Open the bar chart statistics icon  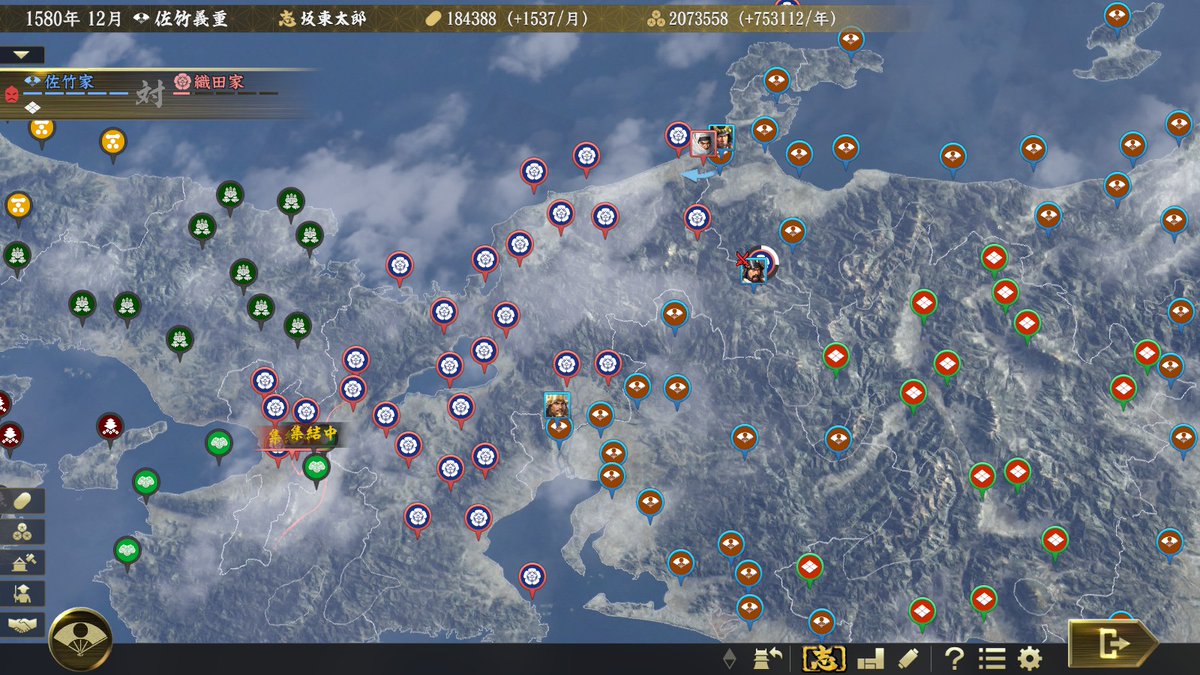871,658
